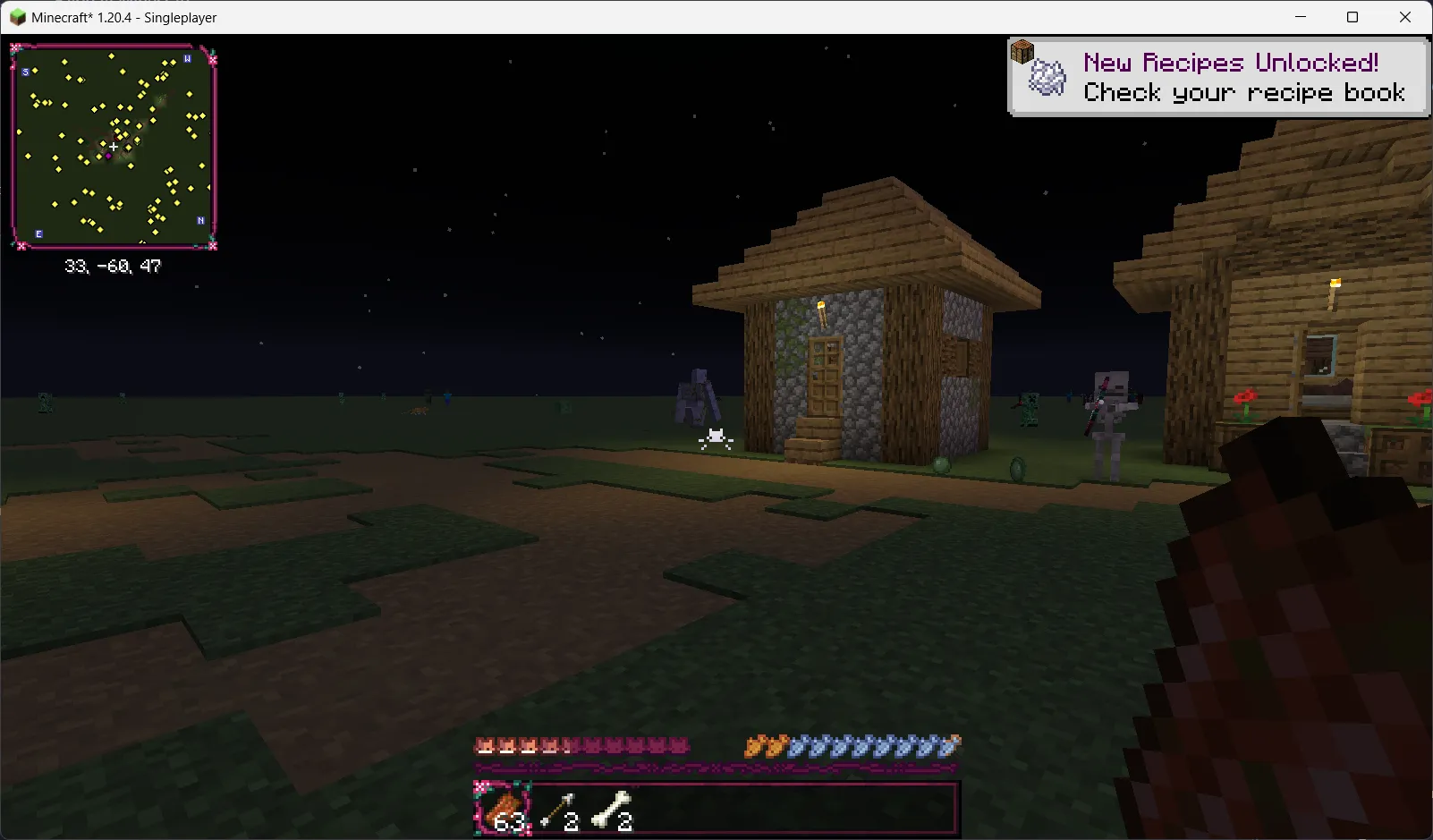Click the grass block icon in the title bar
This screenshot has width=1433, height=840.
pos(16,17)
